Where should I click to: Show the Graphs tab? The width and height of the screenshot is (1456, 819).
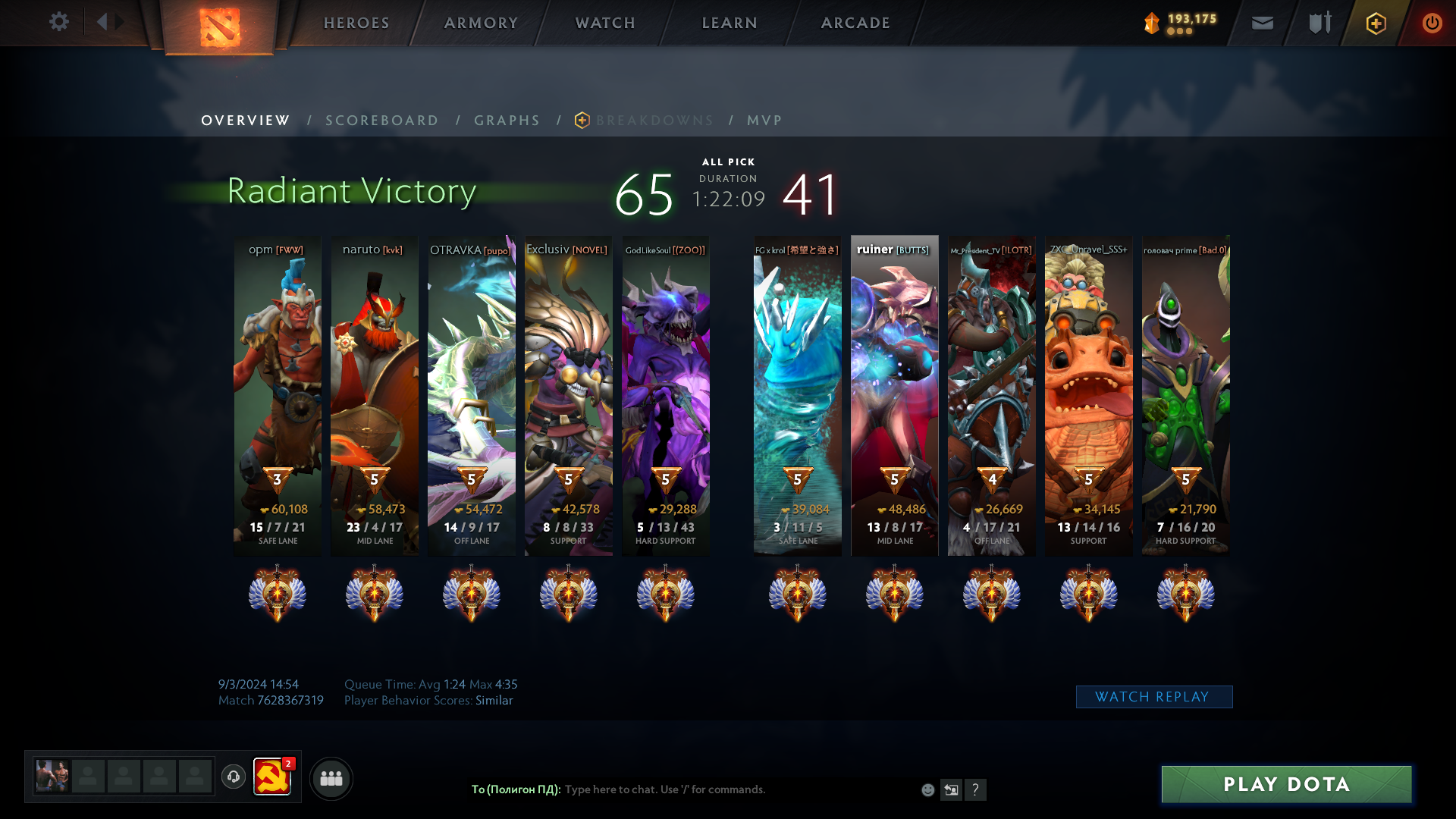point(507,121)
